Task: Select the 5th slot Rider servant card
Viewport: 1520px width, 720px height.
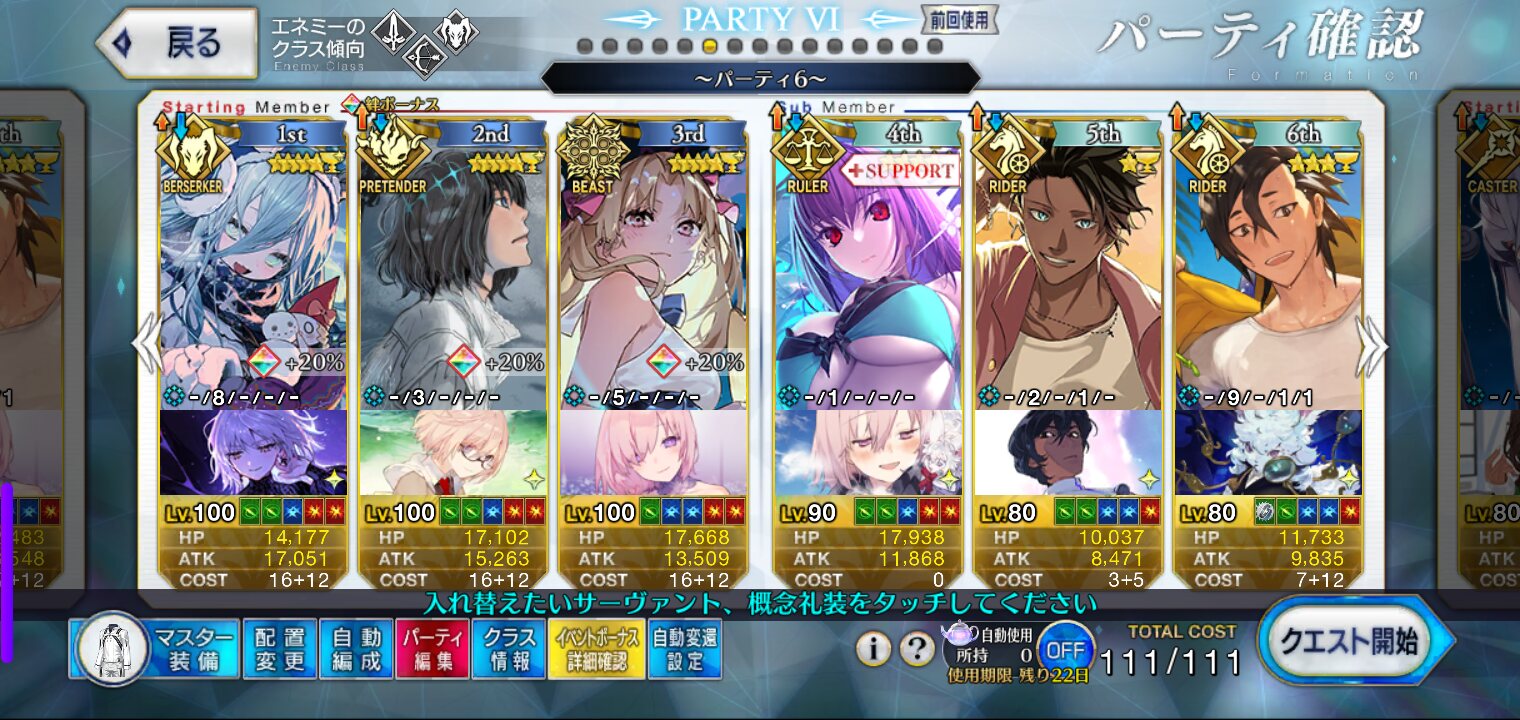Action: pos(1067,270)
